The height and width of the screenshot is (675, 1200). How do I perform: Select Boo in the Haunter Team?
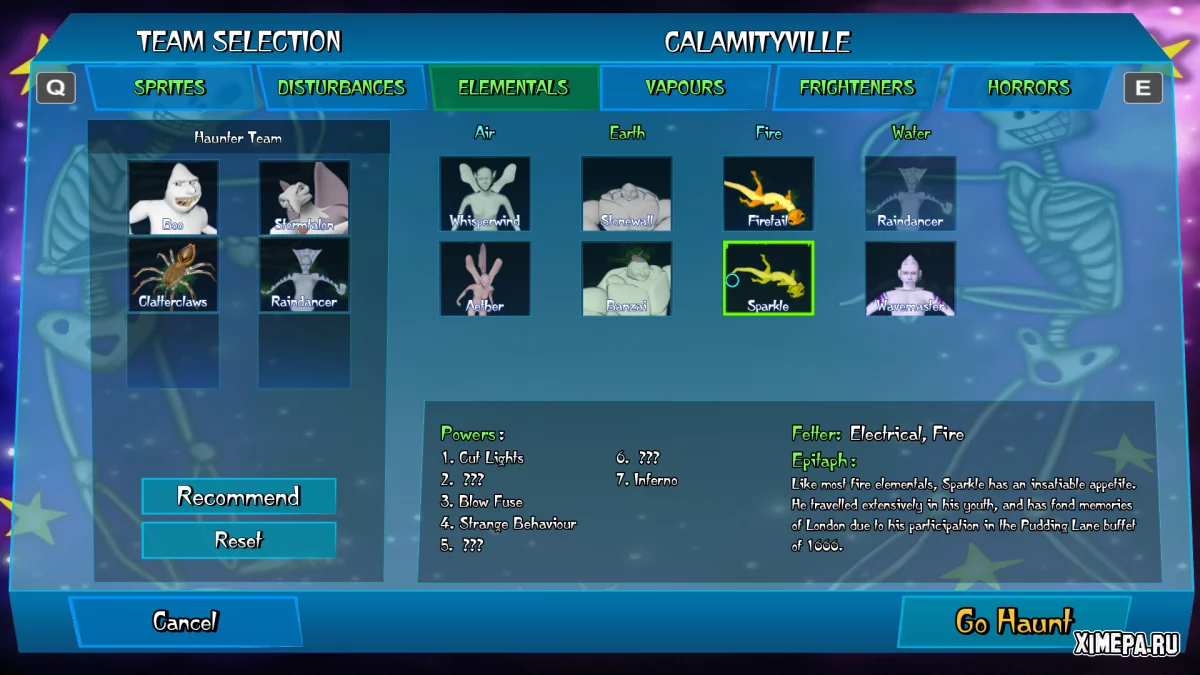[173, 197]
